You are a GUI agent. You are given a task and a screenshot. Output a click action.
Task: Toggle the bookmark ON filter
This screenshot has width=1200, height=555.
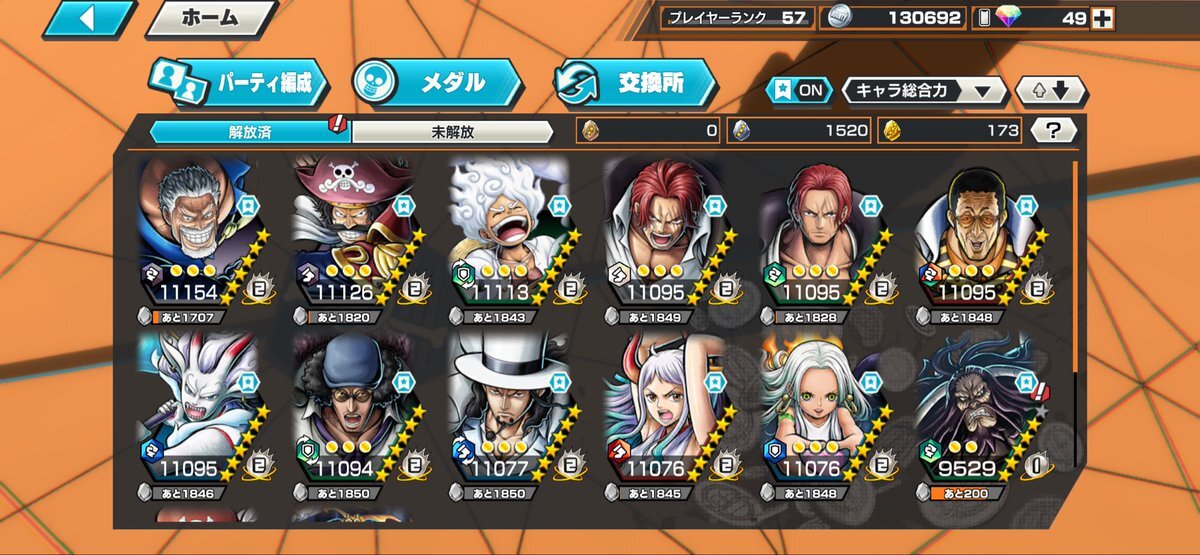[799, 91]
